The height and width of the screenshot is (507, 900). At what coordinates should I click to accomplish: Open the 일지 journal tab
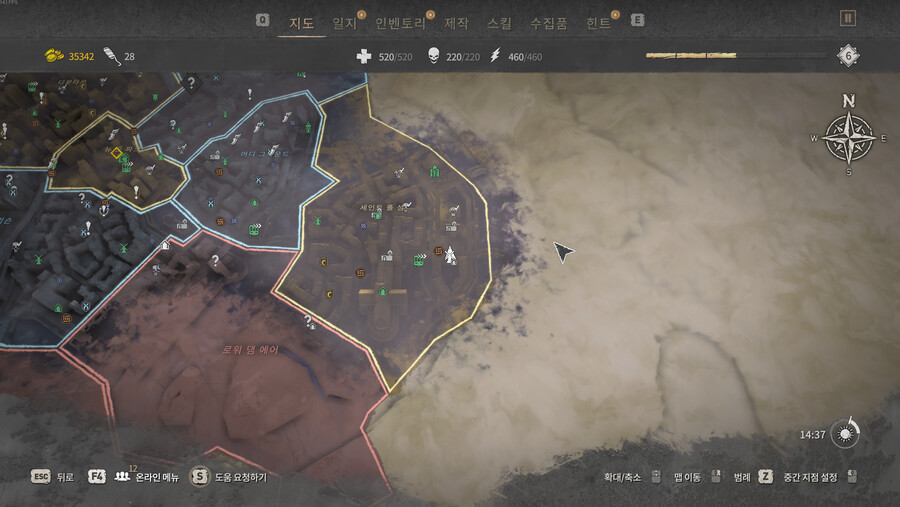click(345, 22)
